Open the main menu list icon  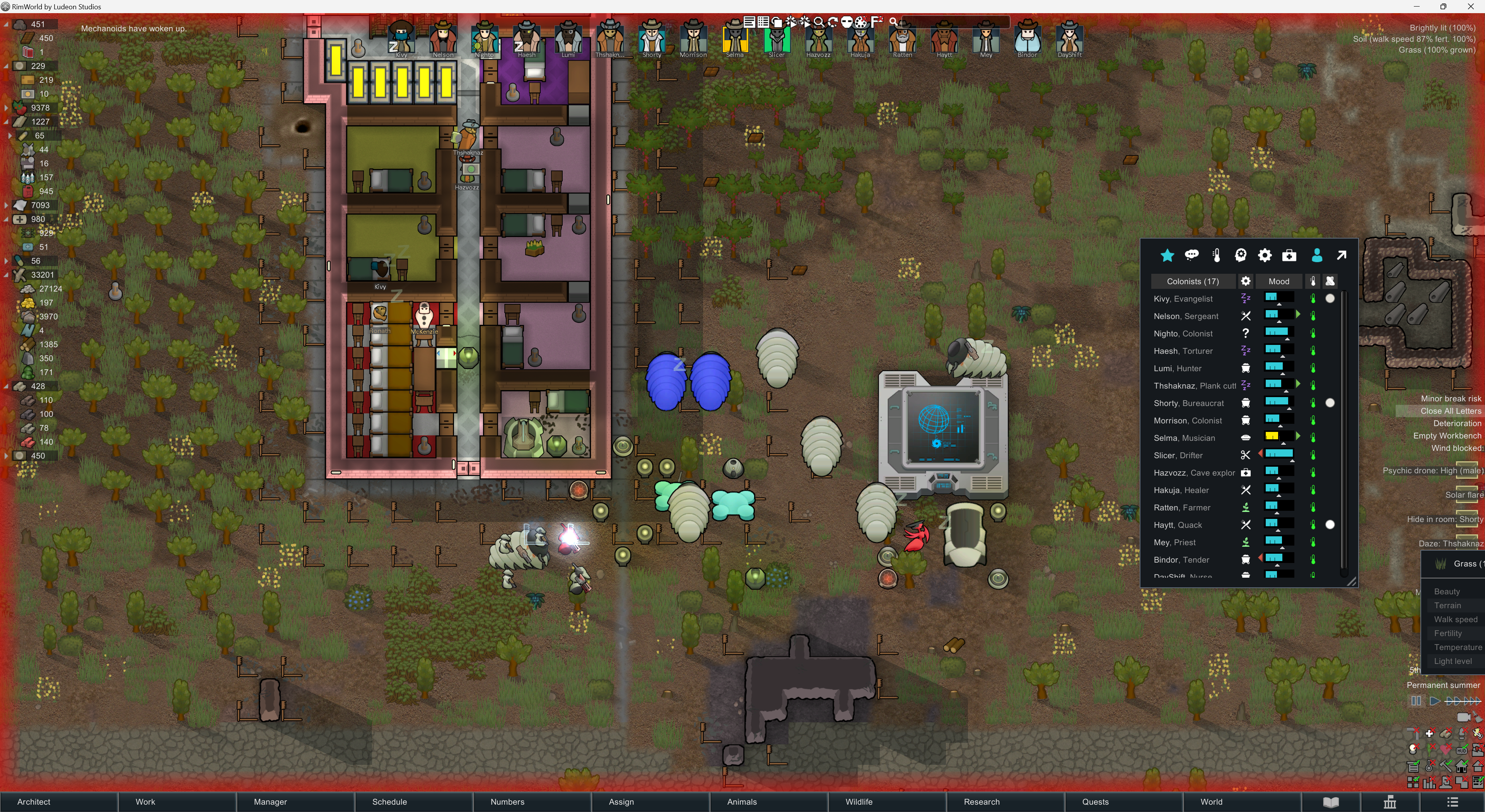click(1452, 802)
